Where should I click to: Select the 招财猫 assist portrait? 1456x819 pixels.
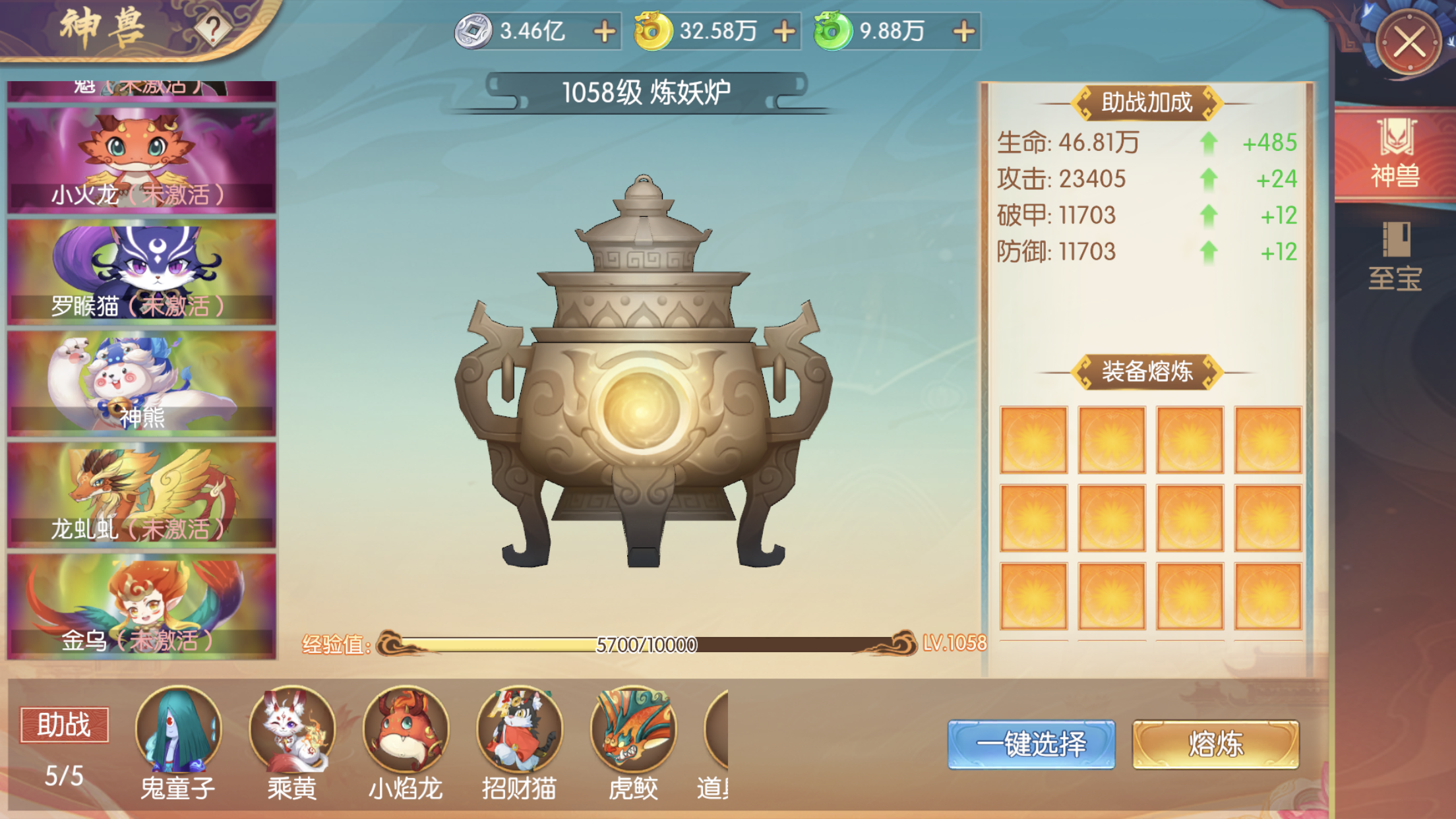519,730
